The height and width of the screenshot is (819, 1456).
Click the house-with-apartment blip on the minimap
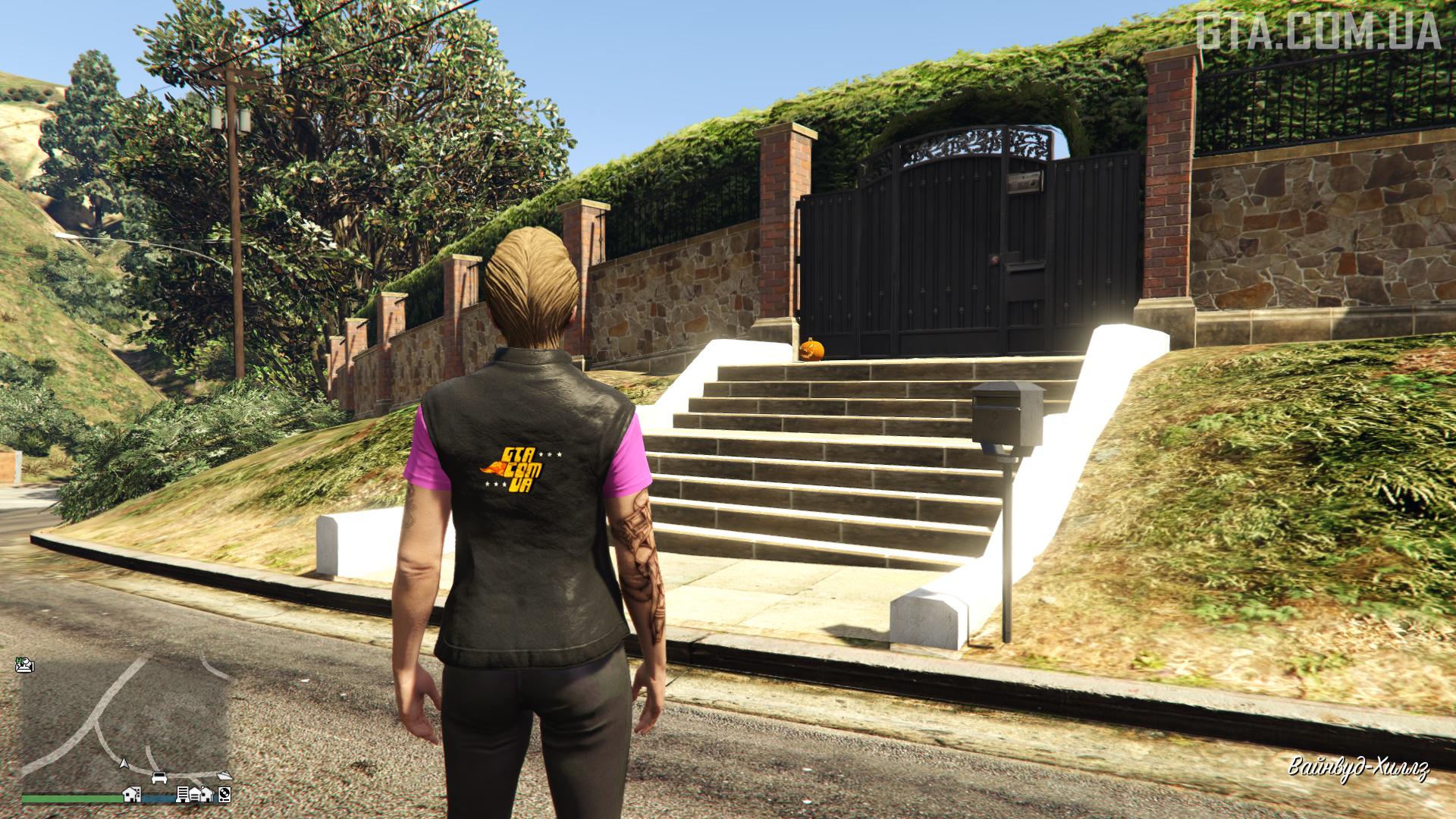click(x=132, y=795)
